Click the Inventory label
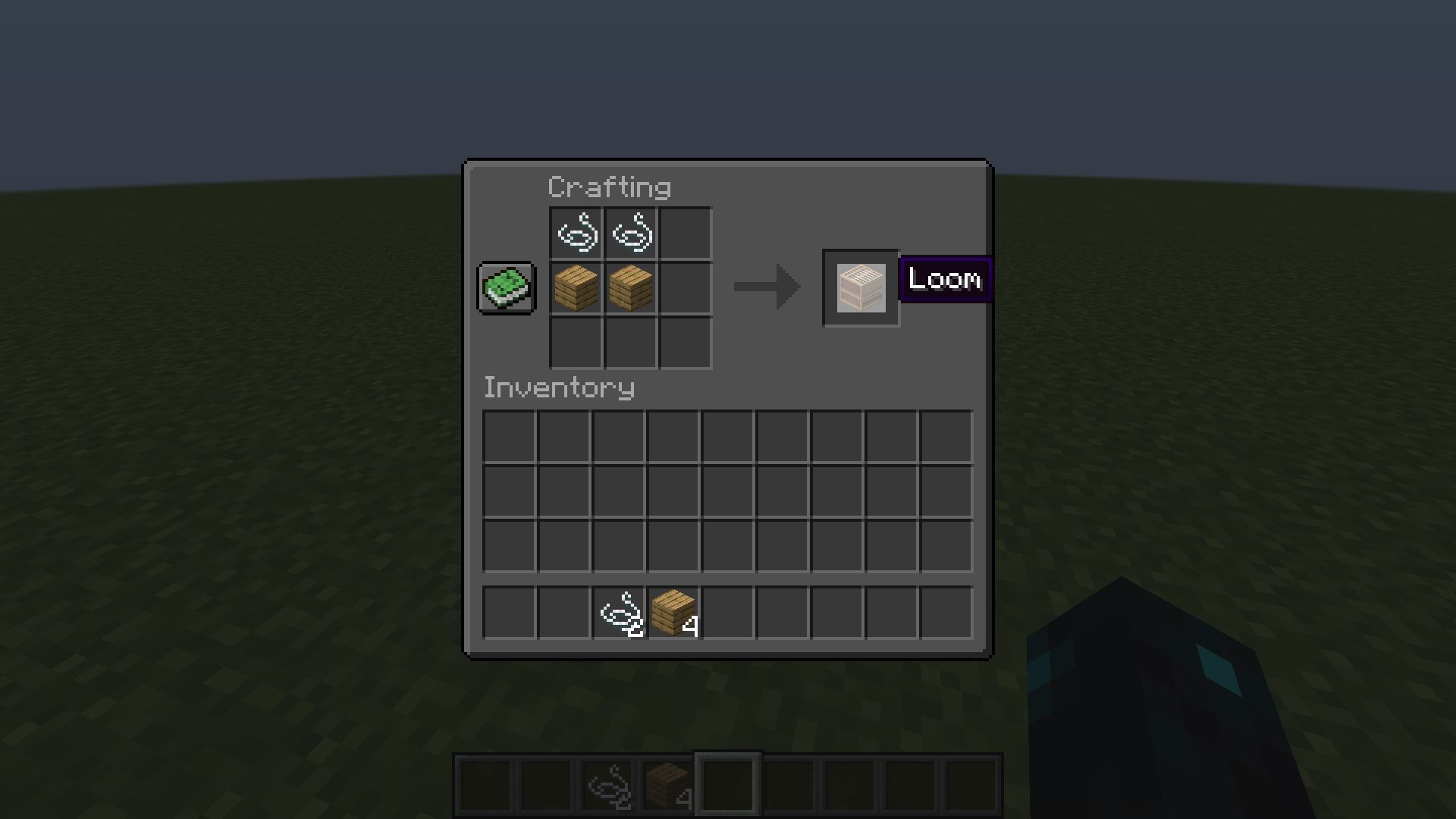The image size is (1456, 819). (559, 388)
